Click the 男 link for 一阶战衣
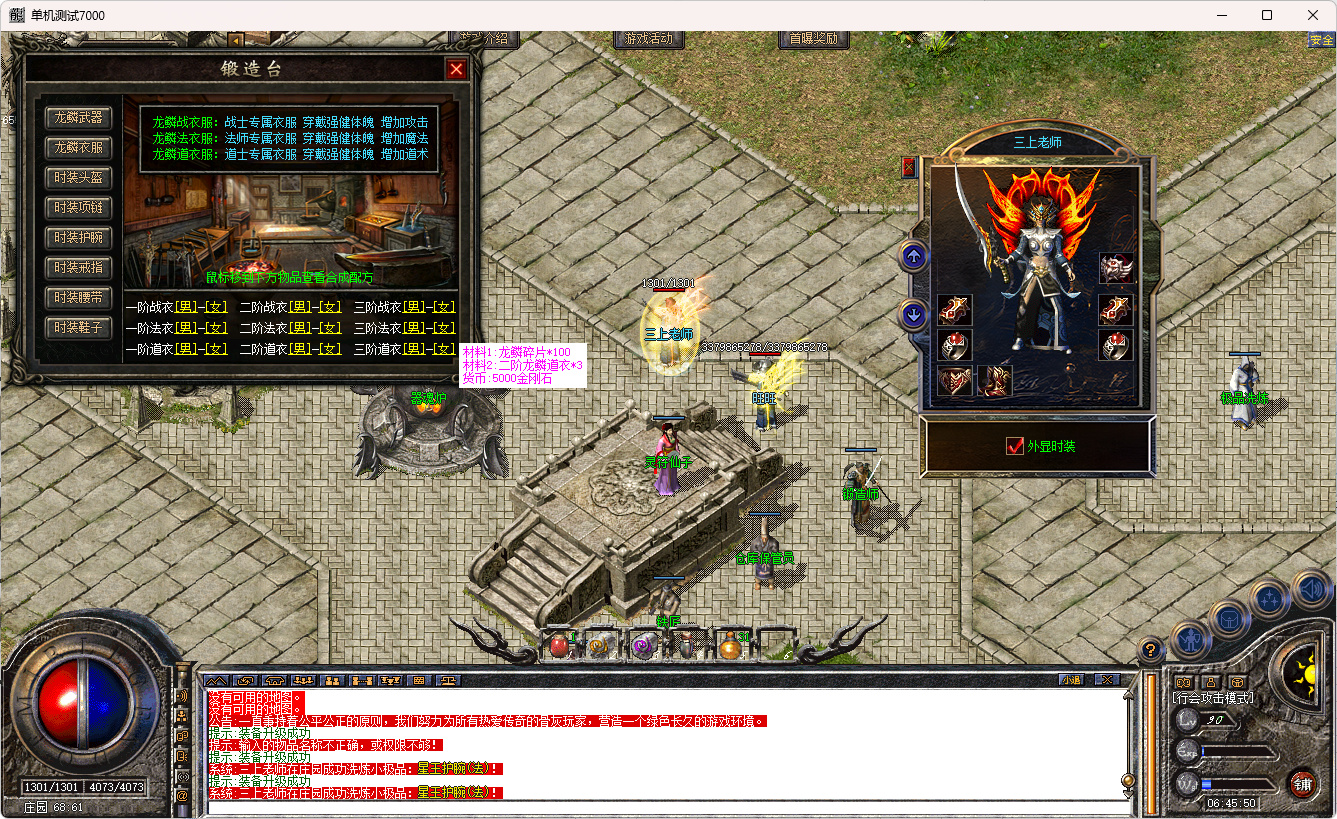 pos(186,308)
